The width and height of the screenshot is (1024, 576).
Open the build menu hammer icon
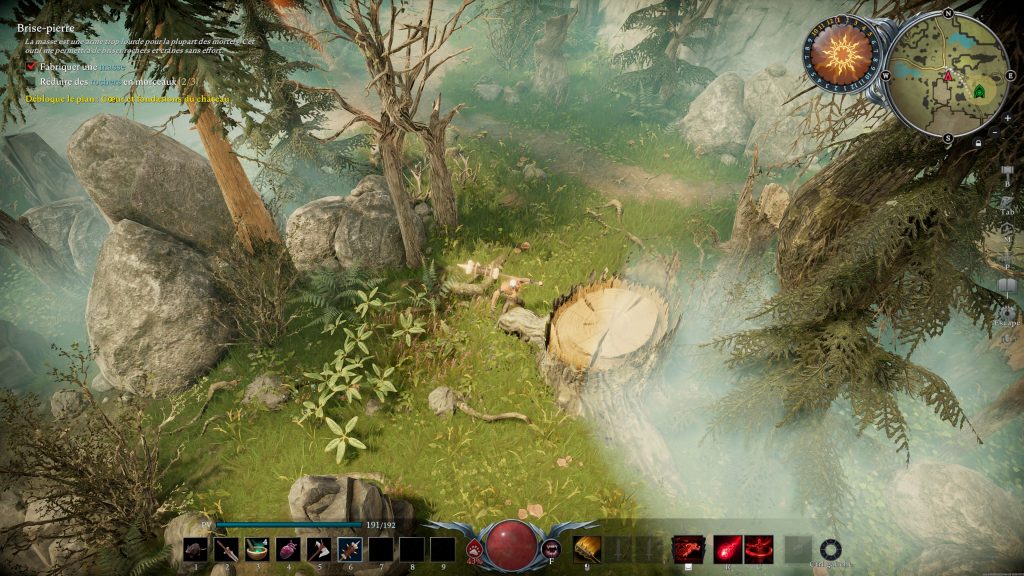point(1007,173)
